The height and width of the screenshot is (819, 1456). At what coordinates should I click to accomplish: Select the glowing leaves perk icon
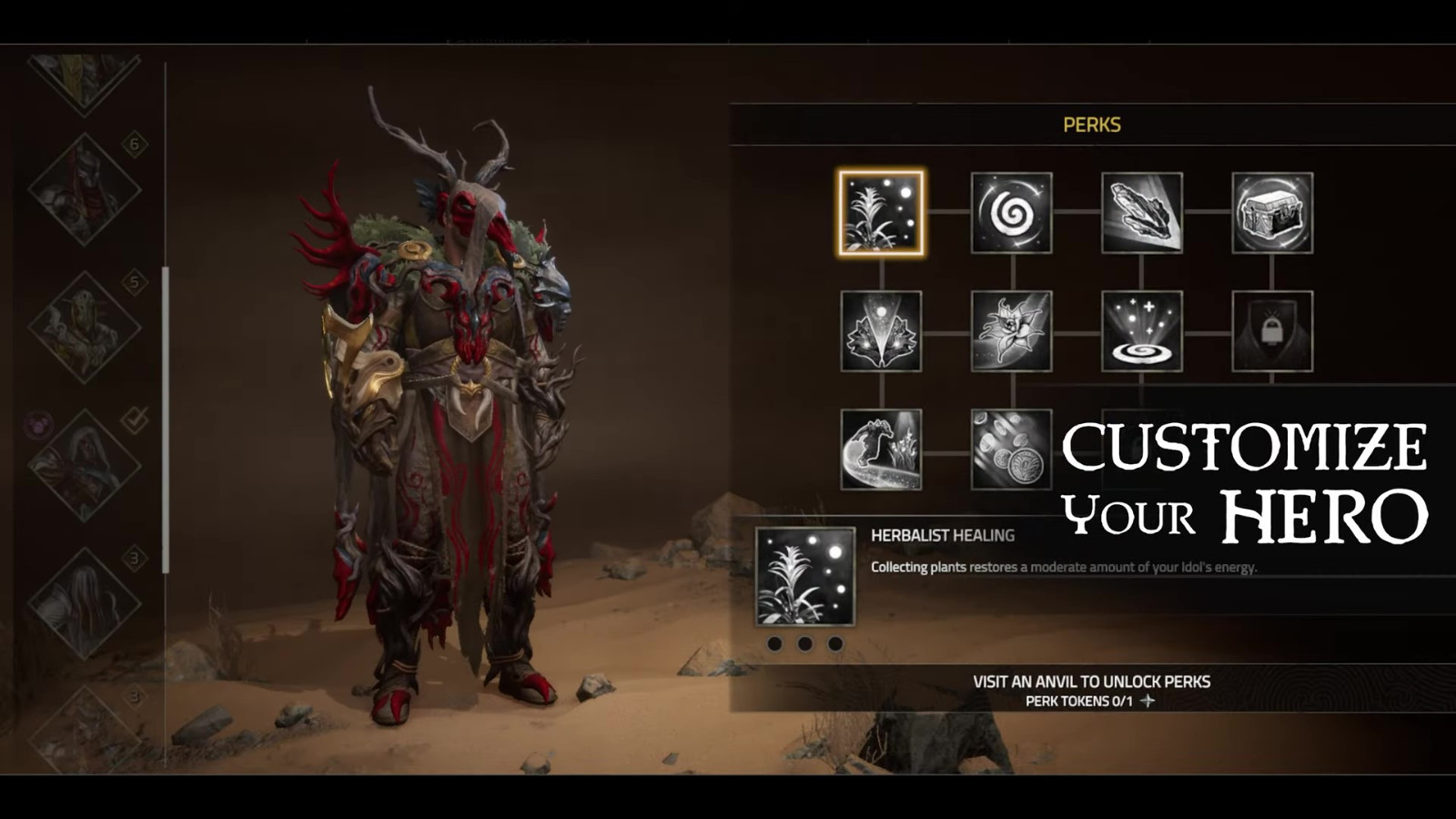(x=881, y=331)
